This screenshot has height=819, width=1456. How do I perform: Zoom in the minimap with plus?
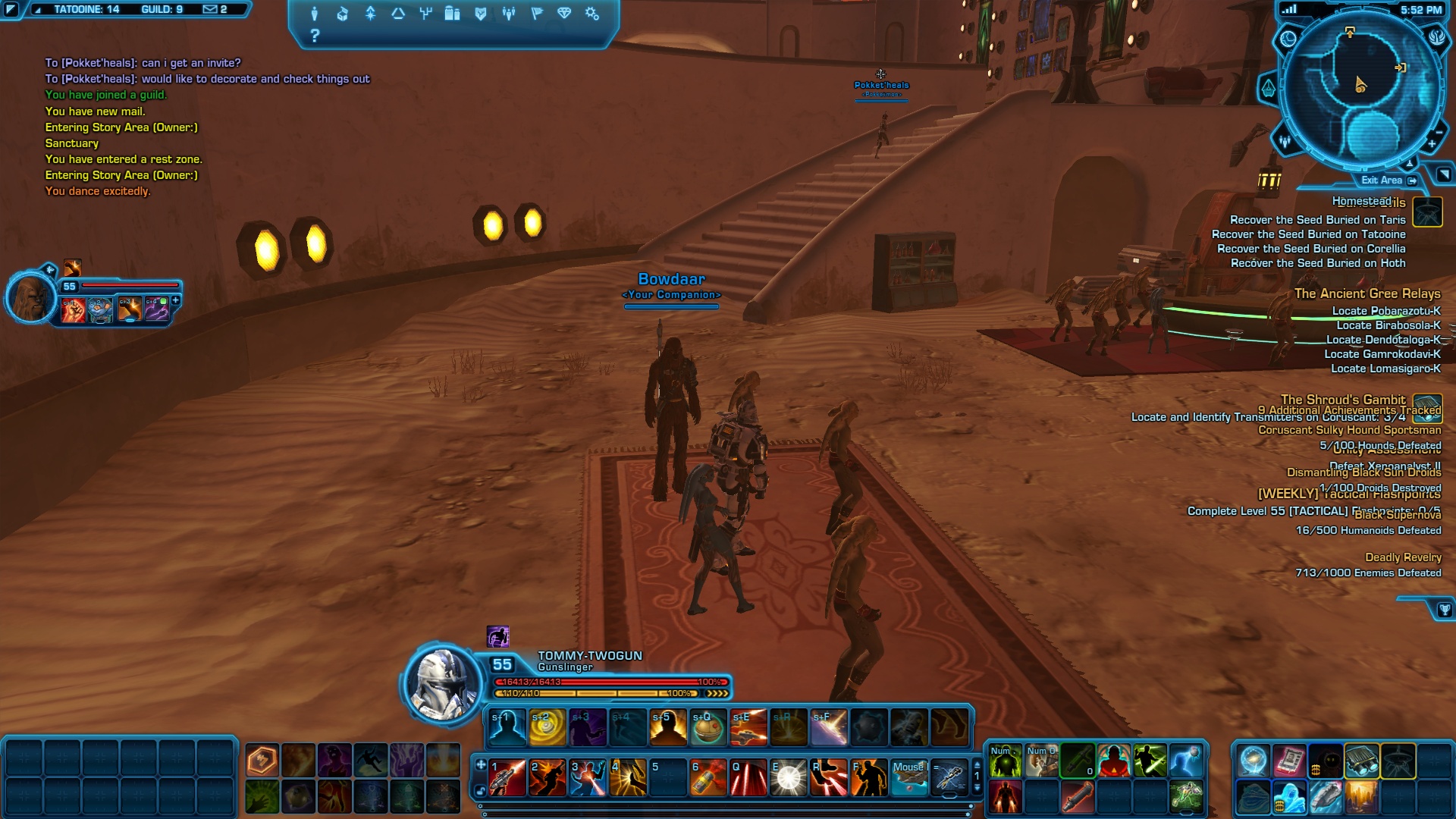coord(1432,144)
